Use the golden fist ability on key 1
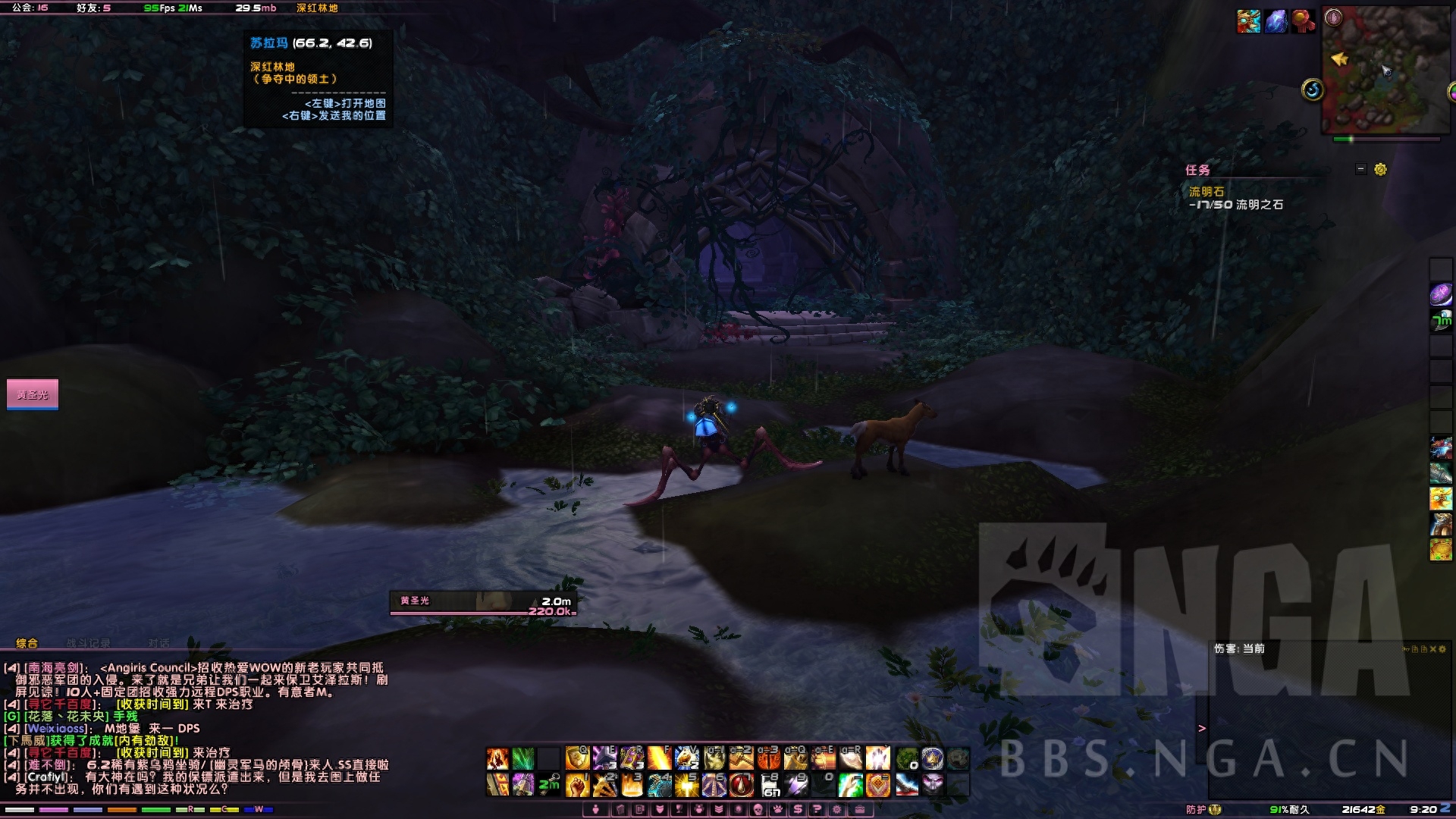The image size is (1456, 819). click(x=577, y=785)
